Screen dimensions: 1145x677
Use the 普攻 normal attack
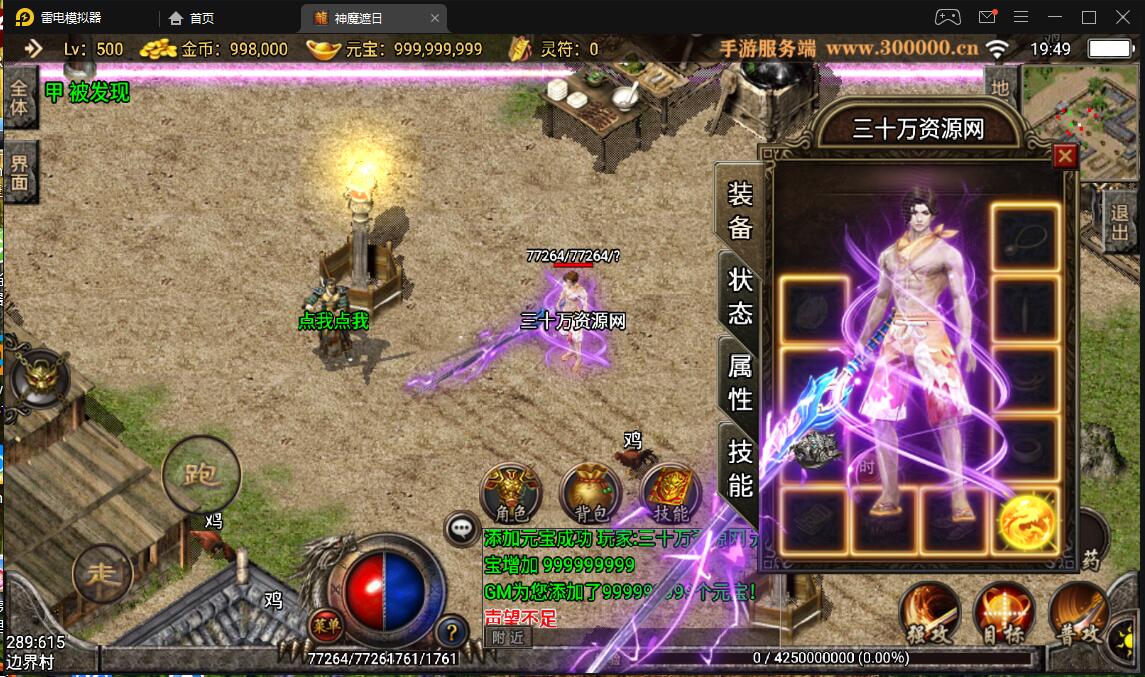1079,612
